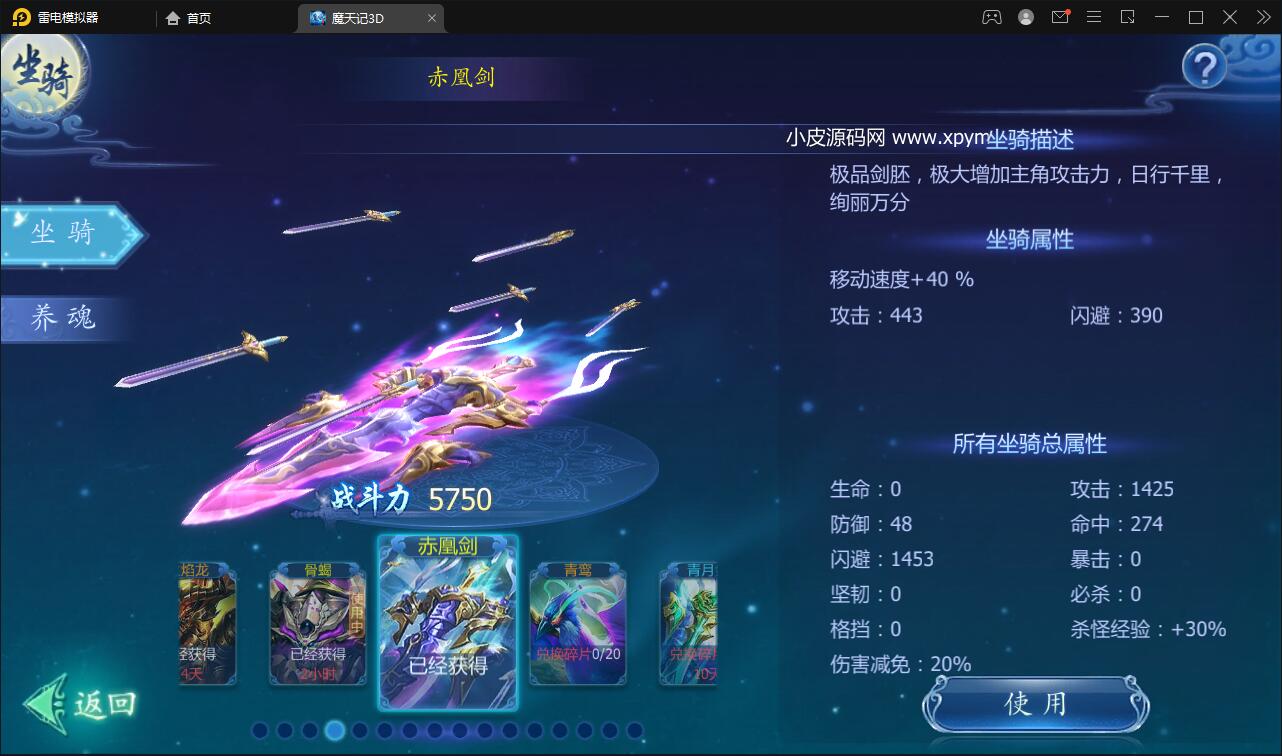Switch to the currently equipped 骨蝎 mount card
This screenshot has height=756, width=1282.
point(320,625)
